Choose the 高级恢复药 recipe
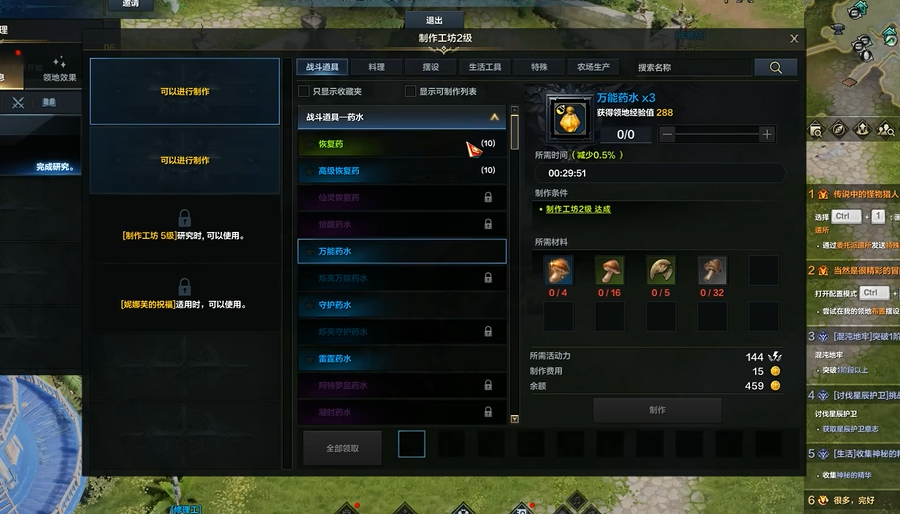Viewport: 900px width, 514px height. (401, 171)
